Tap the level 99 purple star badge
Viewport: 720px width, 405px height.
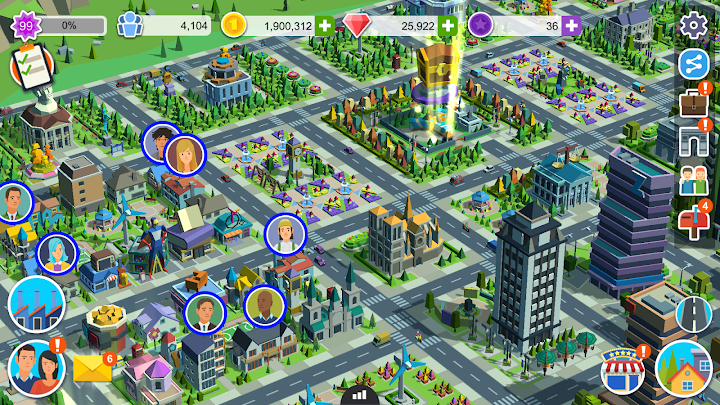(x=23, y=25)
